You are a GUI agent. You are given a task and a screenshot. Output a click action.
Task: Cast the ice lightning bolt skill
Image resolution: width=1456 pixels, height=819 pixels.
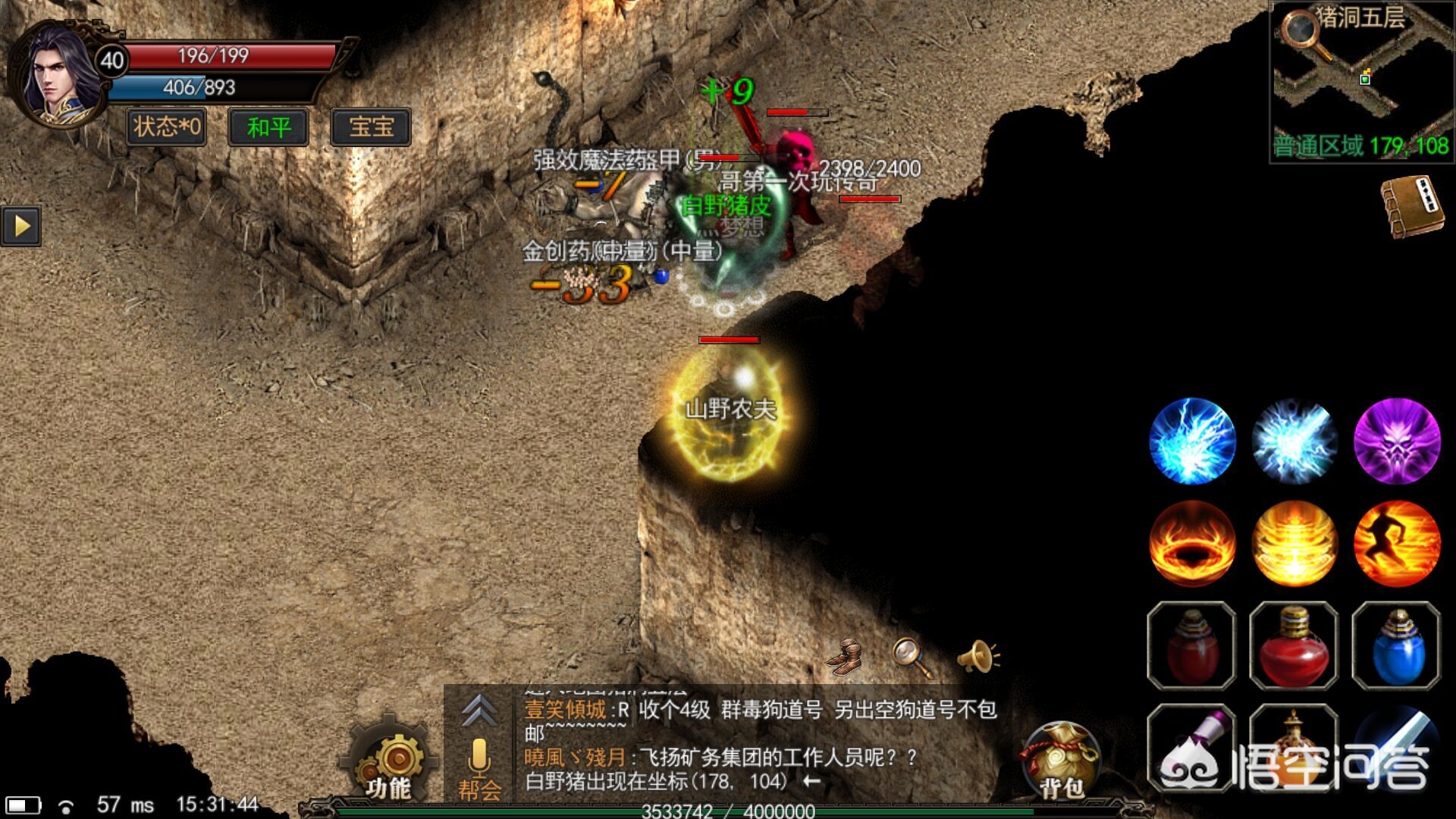pyautogui.click(x=1294, y=441)
